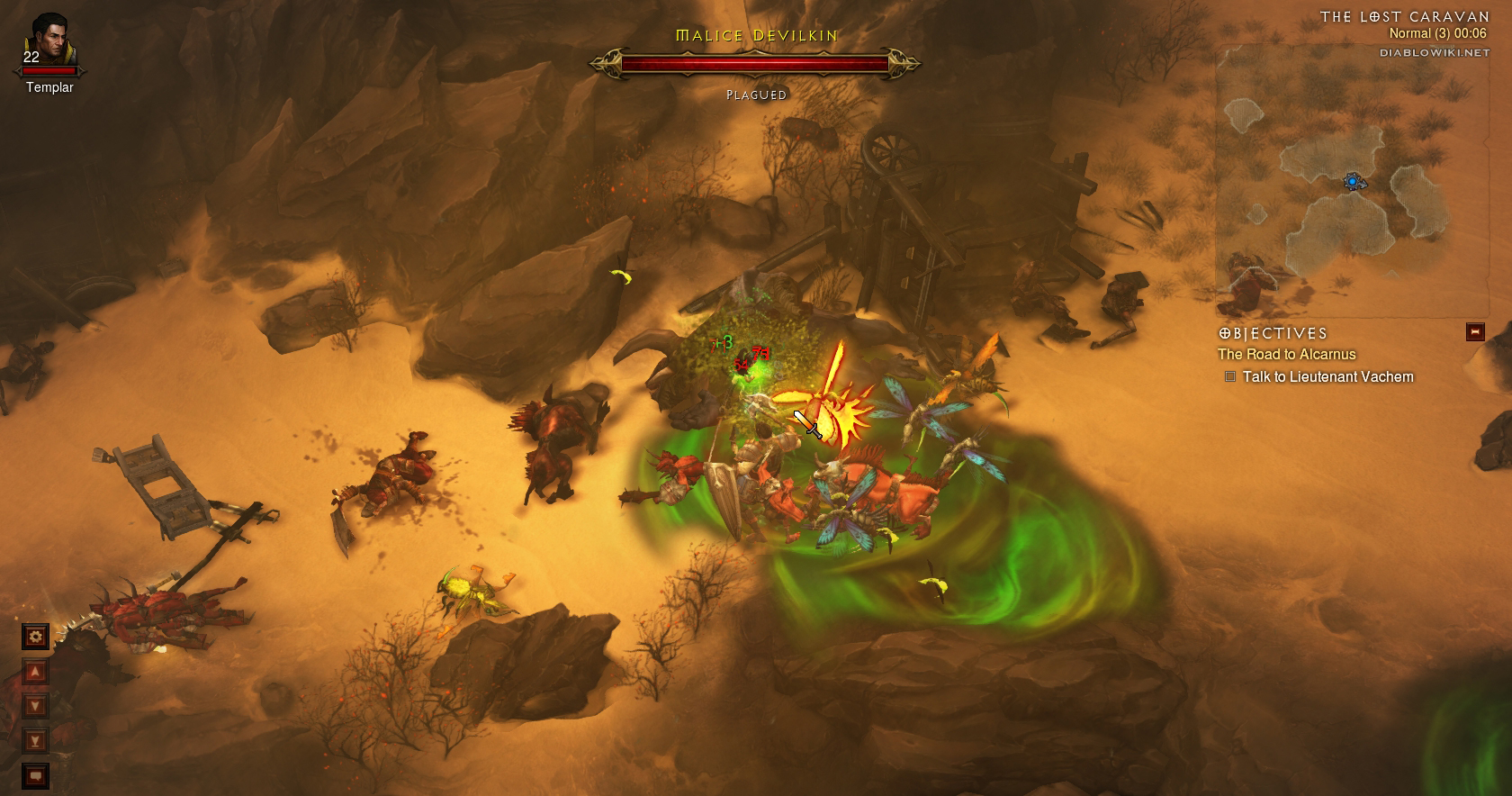Click the Talk to Lieutenant Vachem objective
Image resolution: width=1512 pixels, height=796 pixels.
pyautogui.click(x=1327, y=377)
